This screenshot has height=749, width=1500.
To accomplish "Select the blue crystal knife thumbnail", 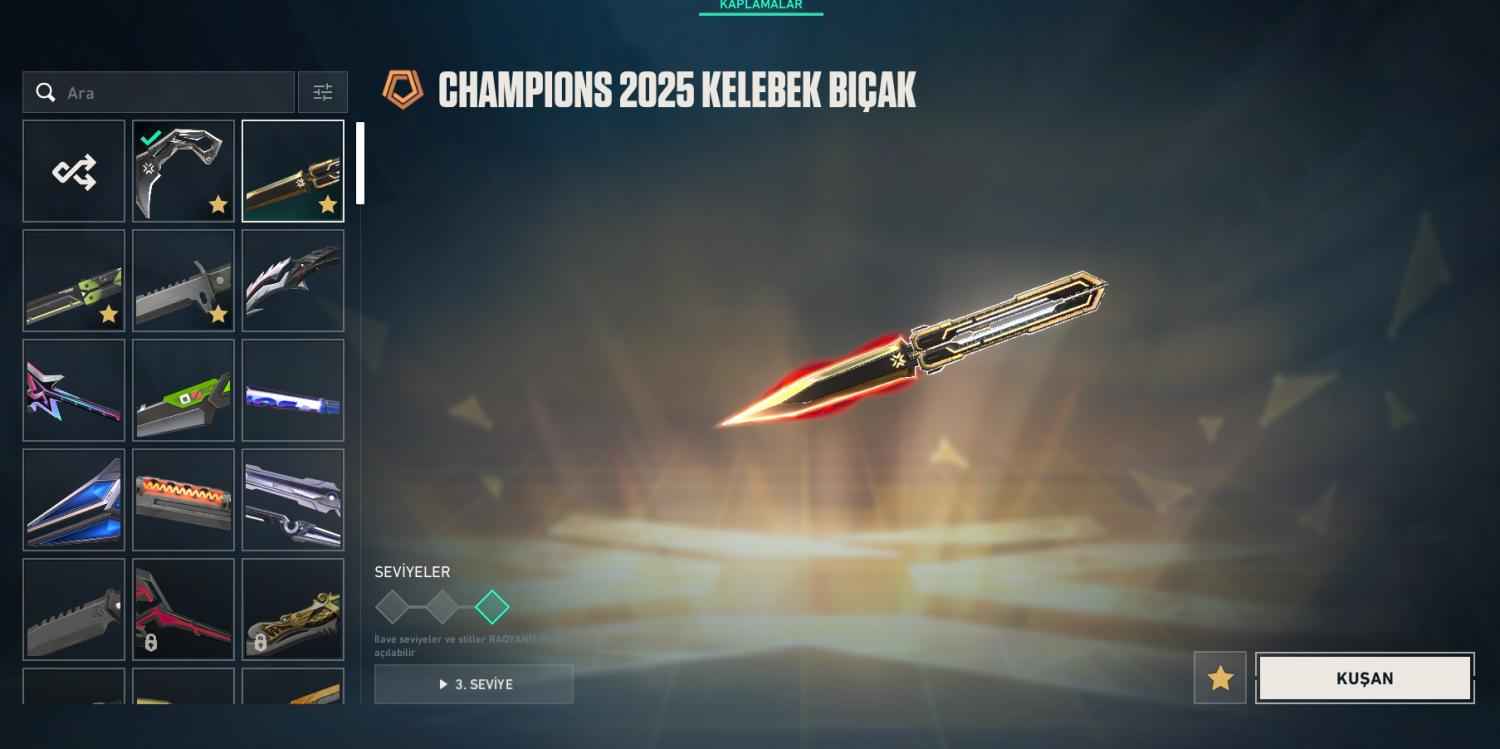I will [73, 498].
